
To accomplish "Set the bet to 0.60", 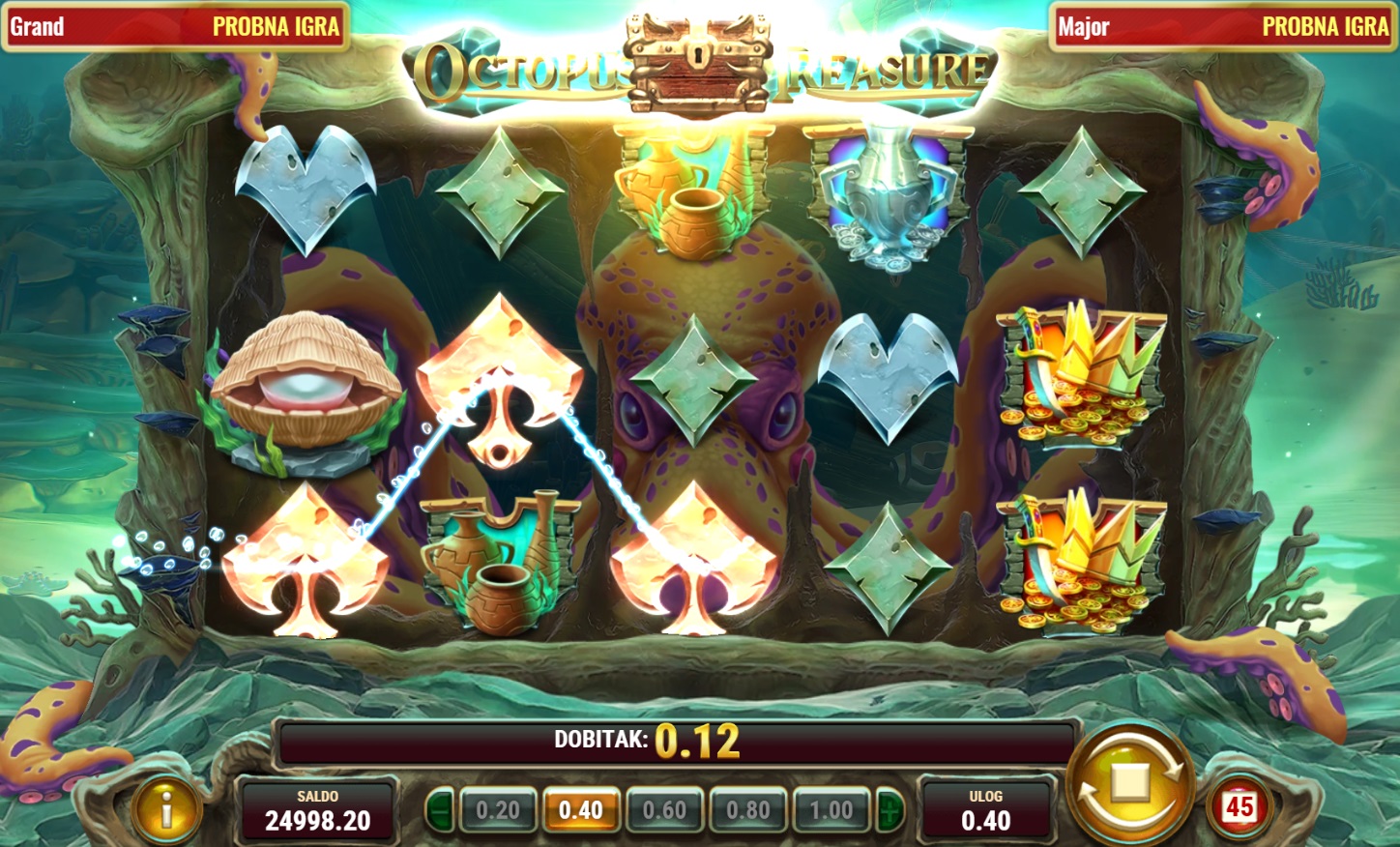I will tap(664, 810).
